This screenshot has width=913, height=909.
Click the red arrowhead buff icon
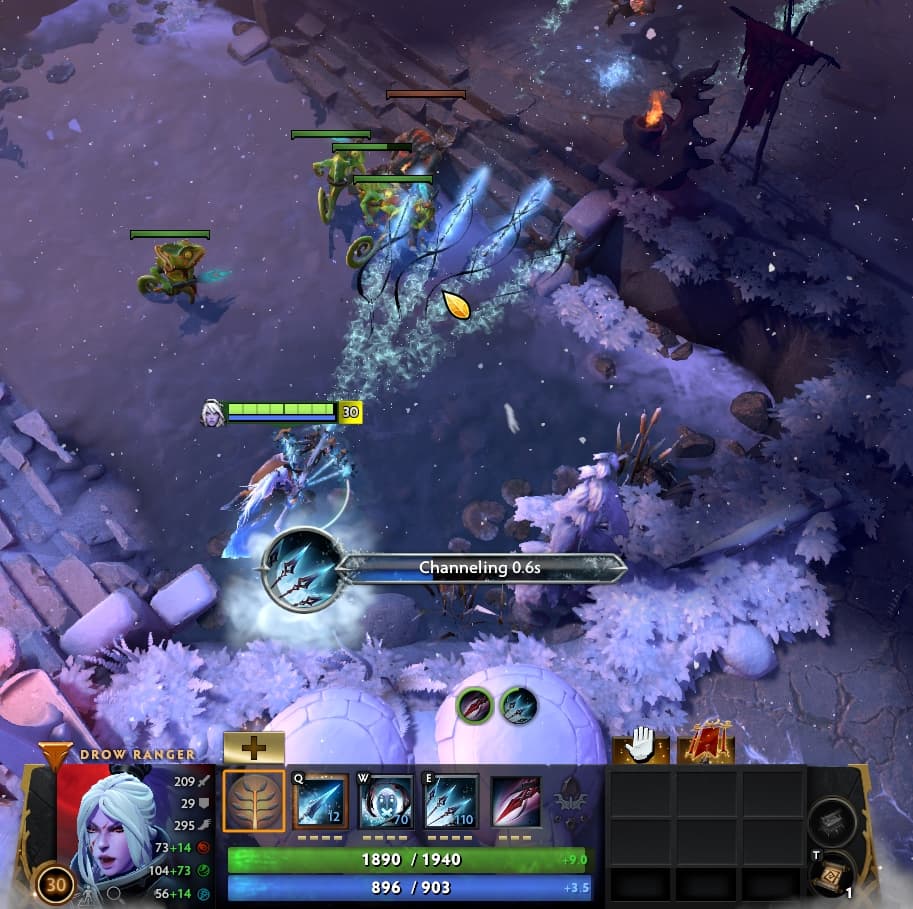point(475,706)
